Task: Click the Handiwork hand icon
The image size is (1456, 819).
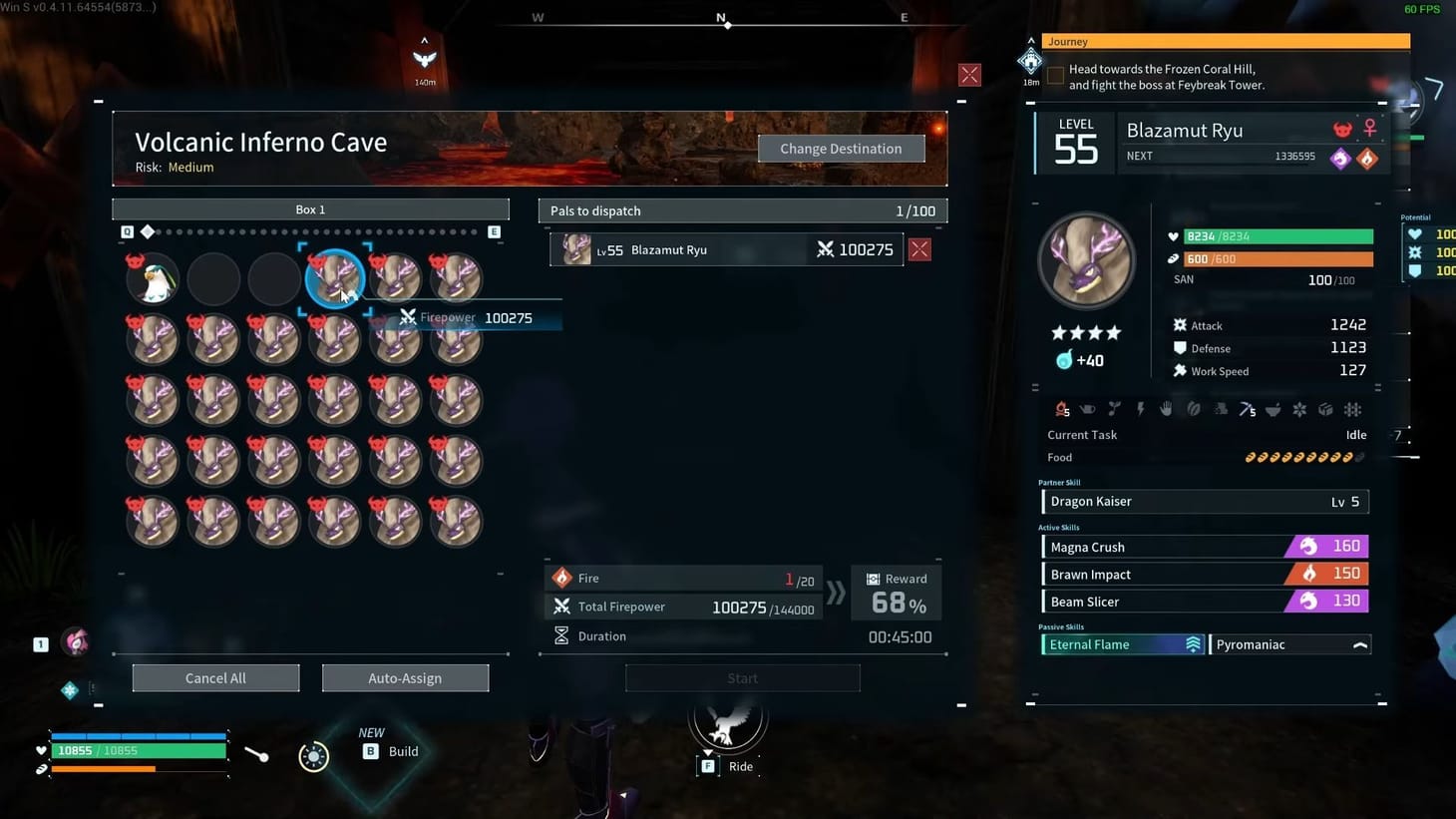Action: [x=1167, y=409]
